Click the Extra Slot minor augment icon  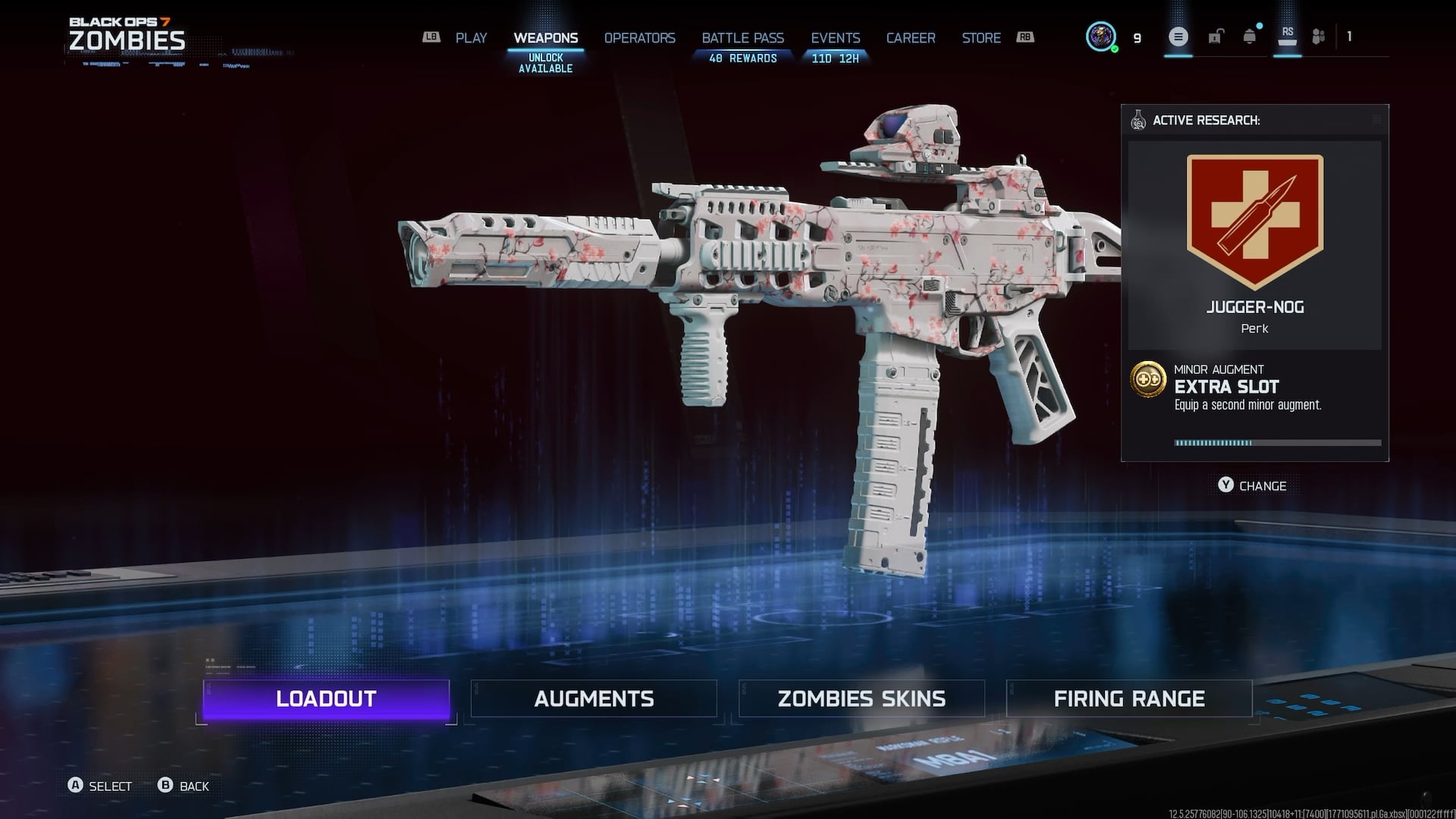click(x=1148, y=378)
